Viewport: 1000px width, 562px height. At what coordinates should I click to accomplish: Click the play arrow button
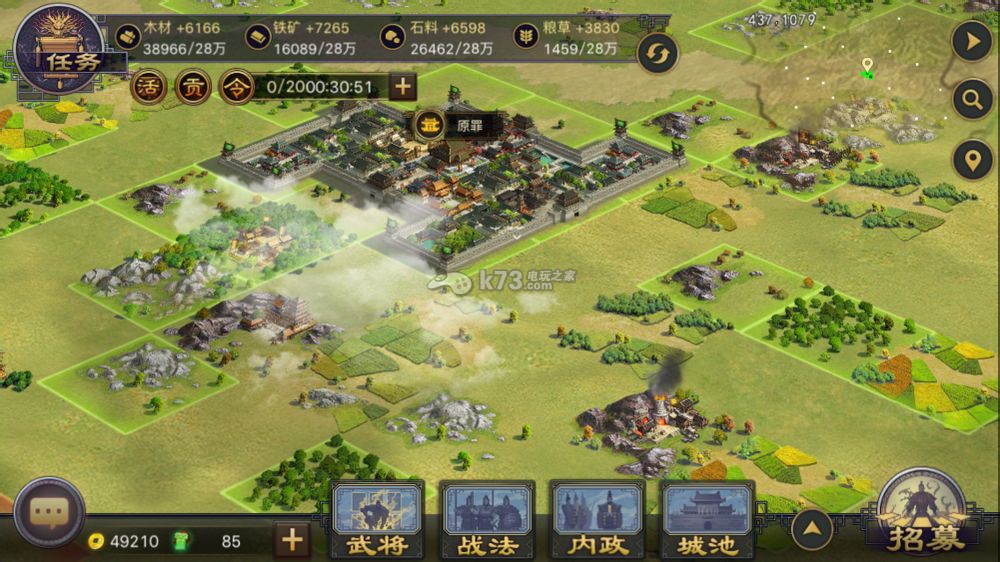click(x=972, y=42)
